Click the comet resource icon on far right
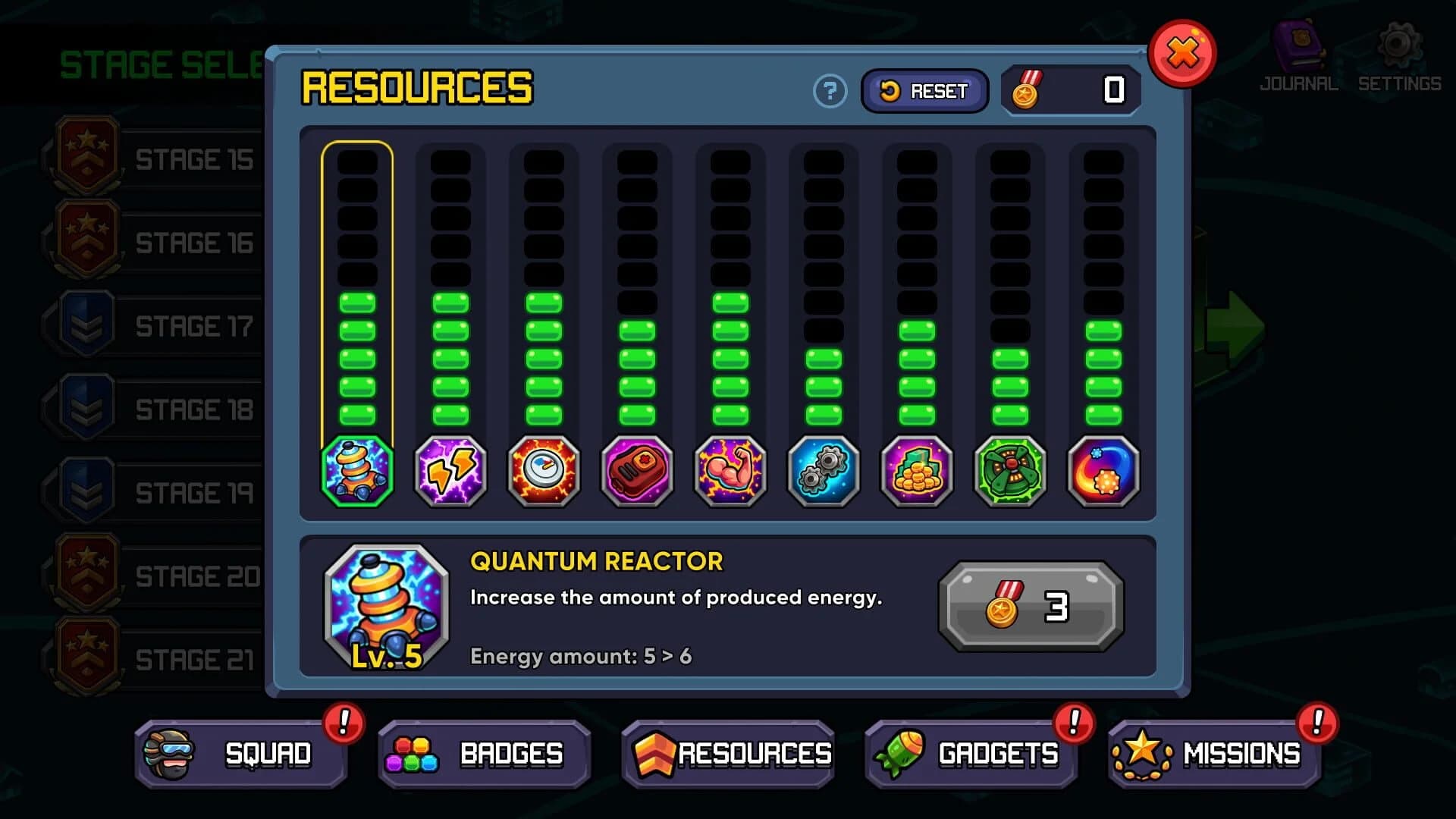The image size is (1456, 819). pos(1103,472)
